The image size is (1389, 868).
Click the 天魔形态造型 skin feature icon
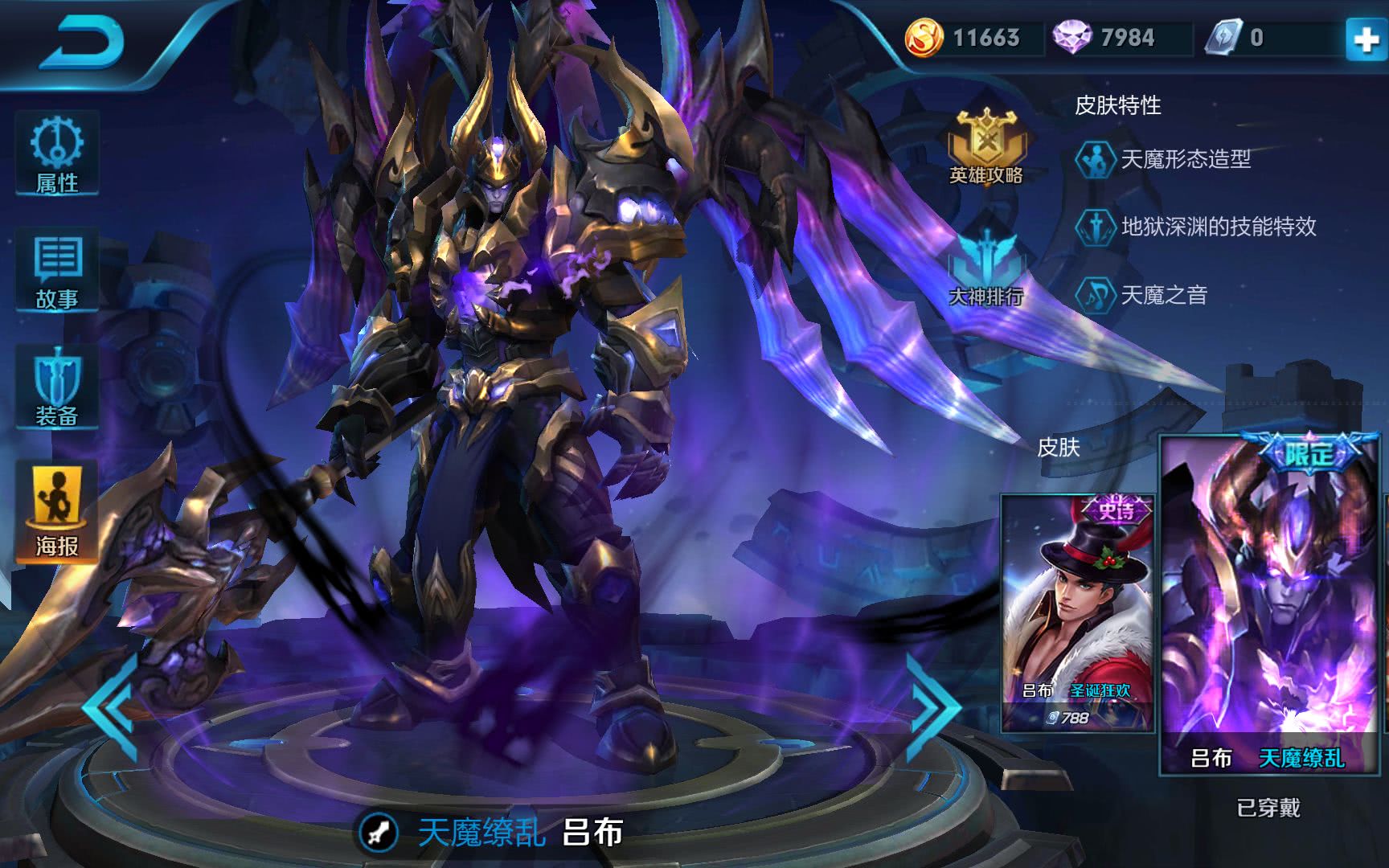(x=1095, y=160)
